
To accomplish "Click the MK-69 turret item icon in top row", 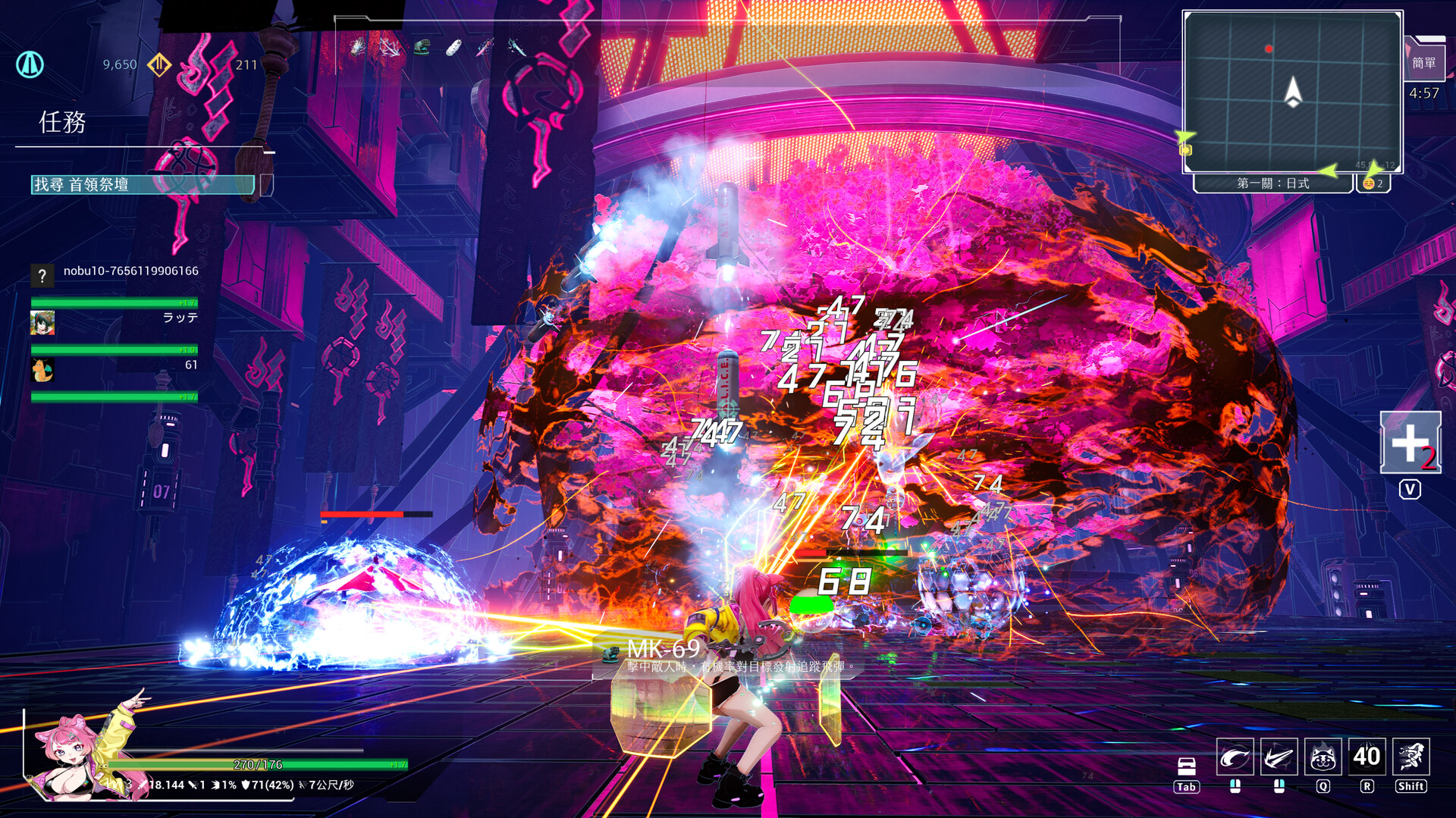I will [421, 47].
